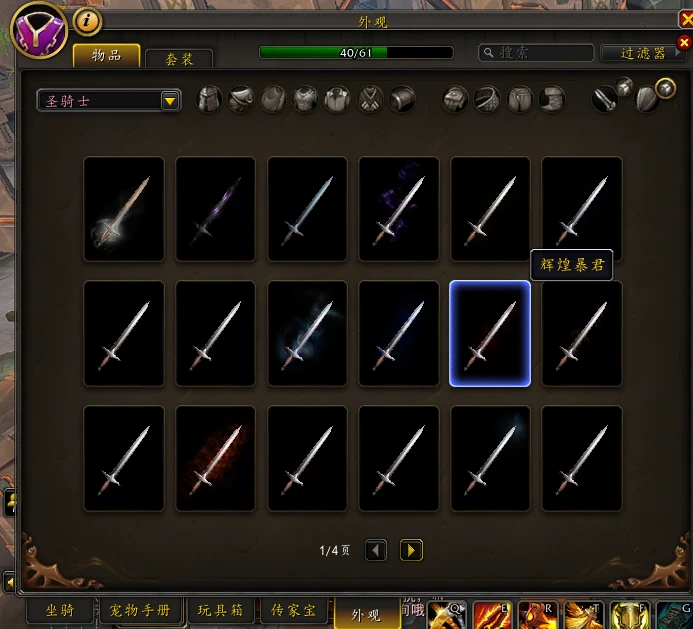693x629 pixels.
Task: Select the gloves slot filter icon
Action: click(x=456, y=99)
